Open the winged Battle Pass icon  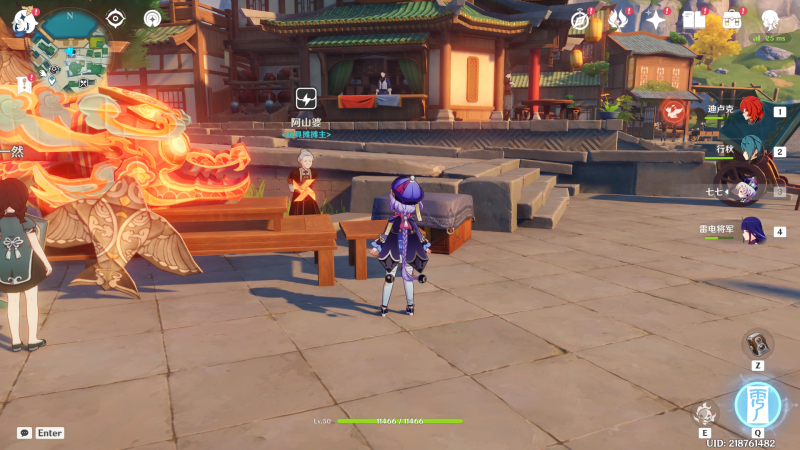[617, 20]
